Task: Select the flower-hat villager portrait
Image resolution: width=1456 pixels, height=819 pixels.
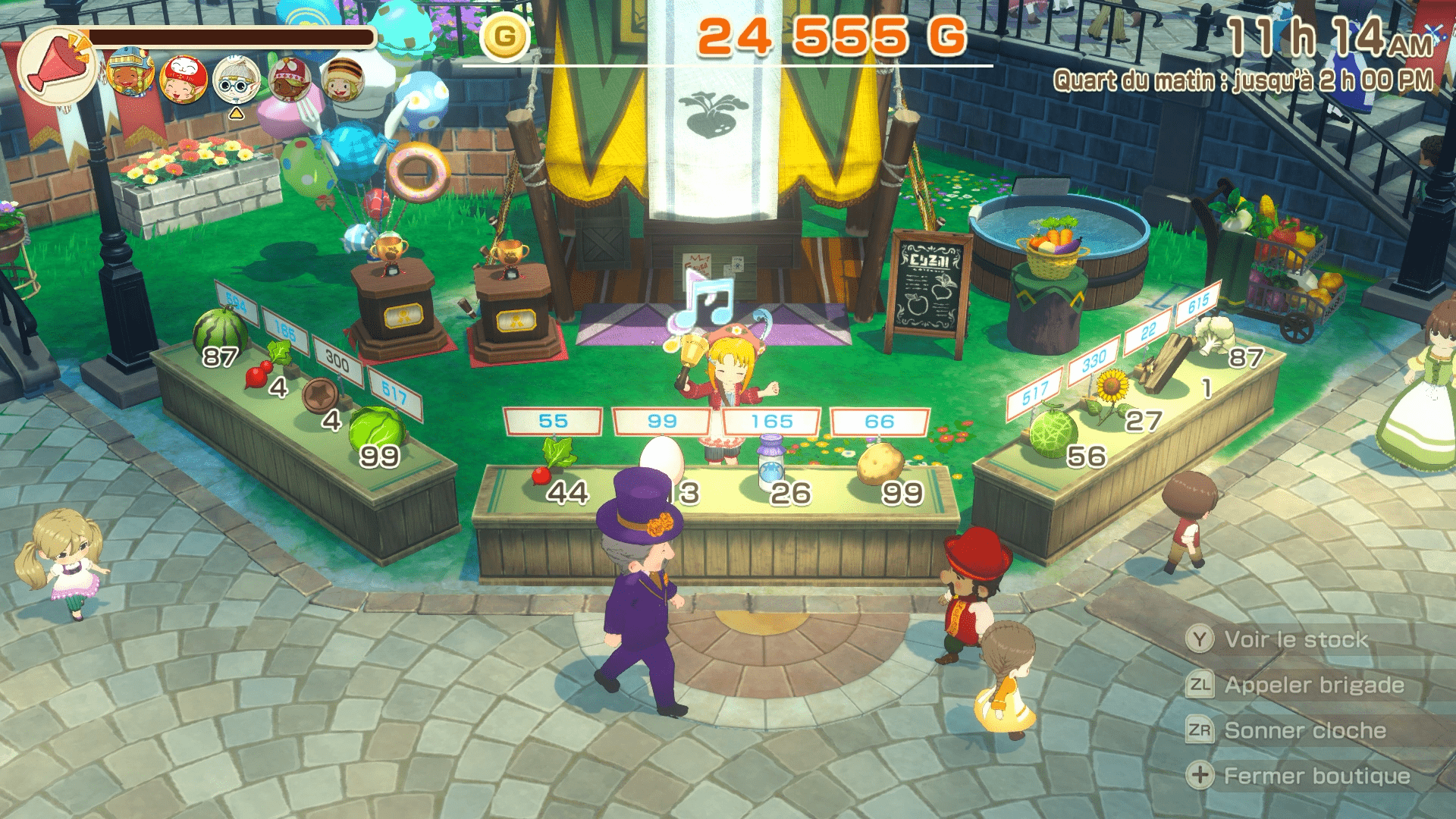Action: [290, 78]
